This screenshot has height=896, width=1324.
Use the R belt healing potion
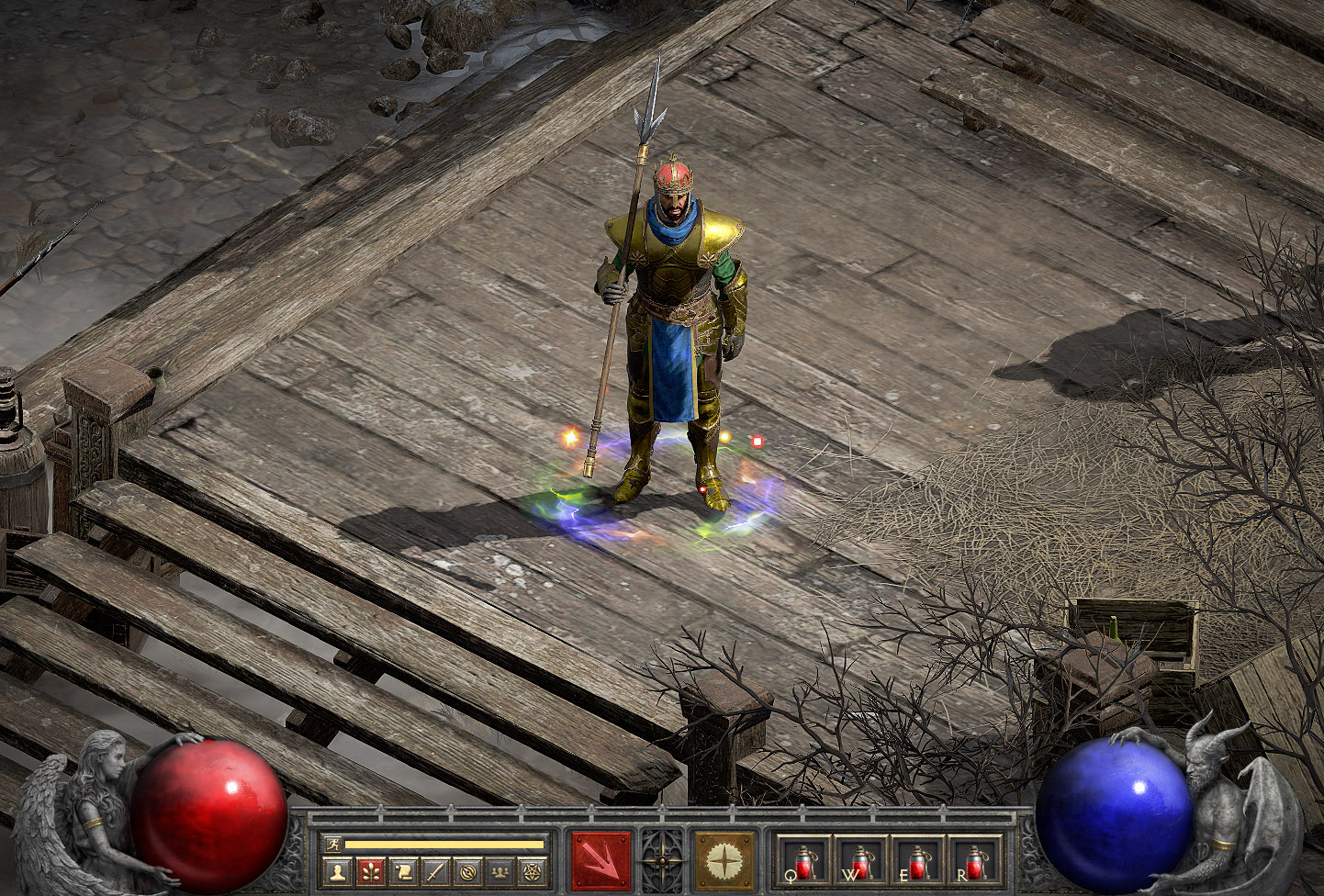click(974, 862)
